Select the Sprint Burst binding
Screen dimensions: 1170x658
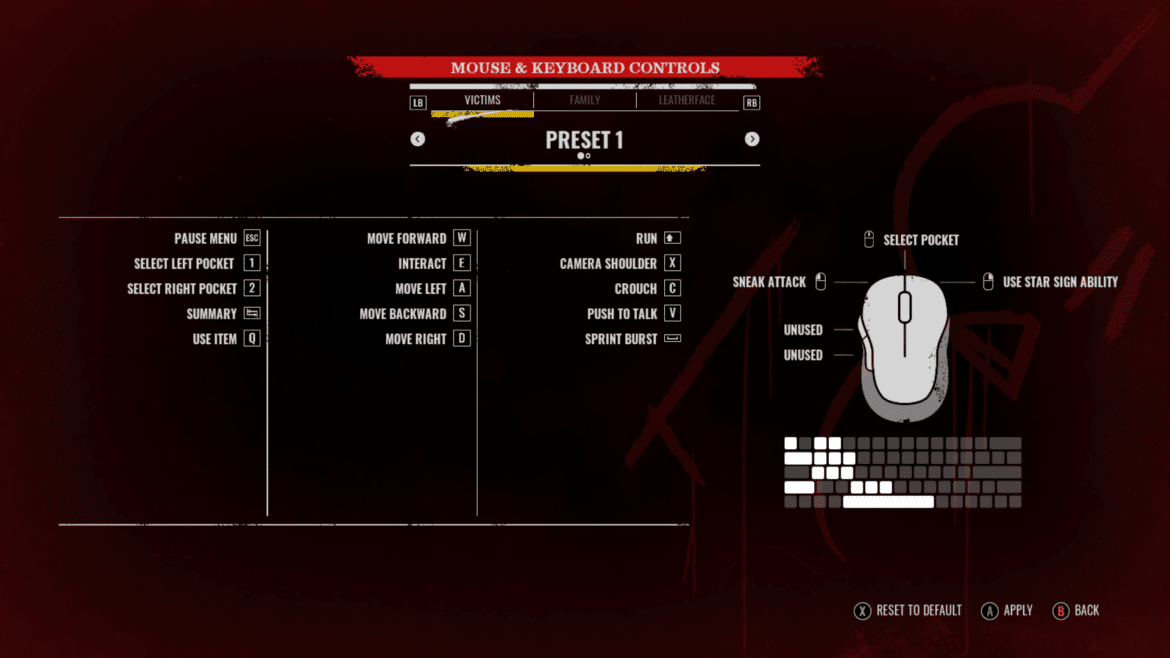coord(632,339)
